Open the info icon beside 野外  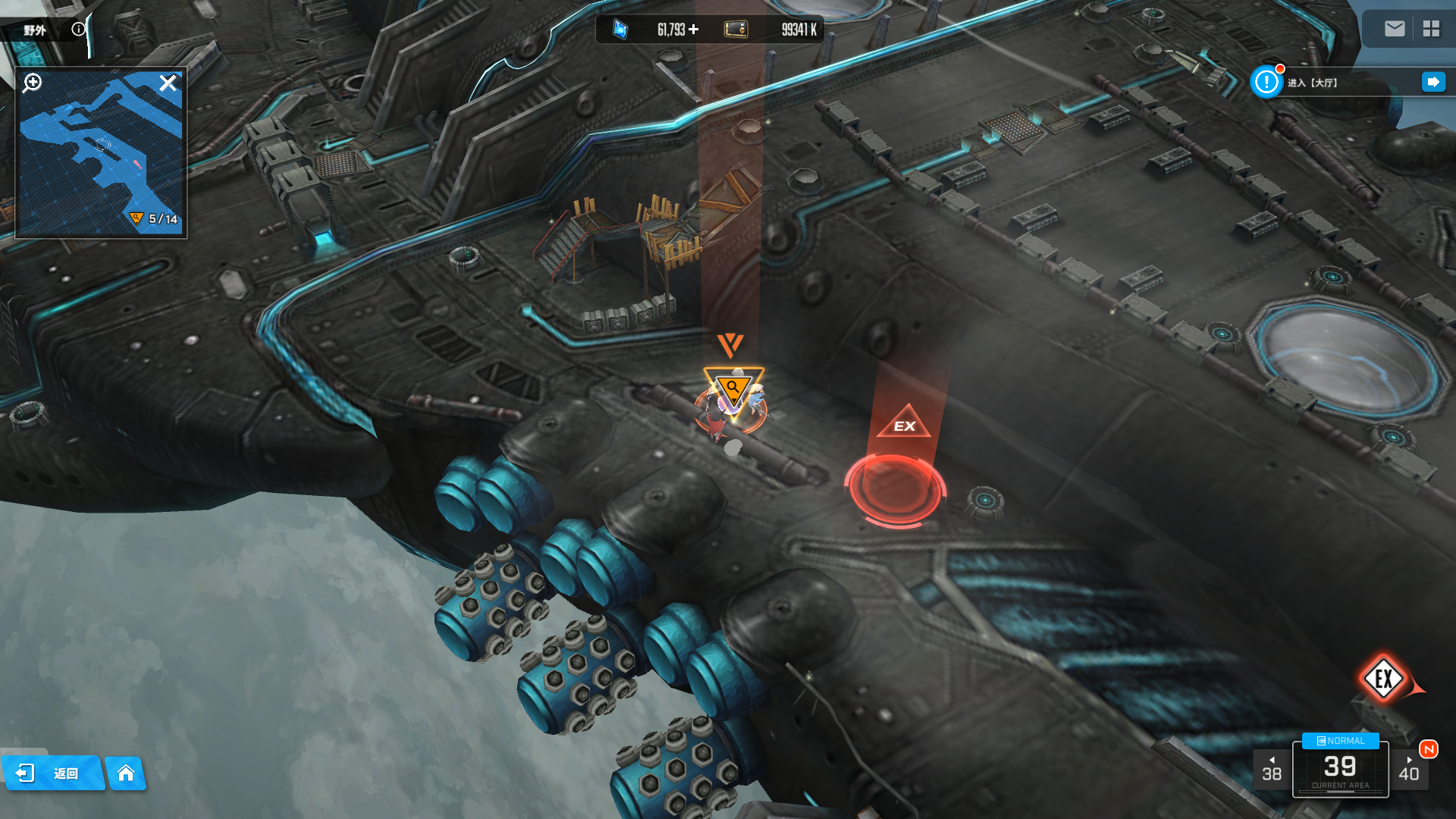coord(79,29)
